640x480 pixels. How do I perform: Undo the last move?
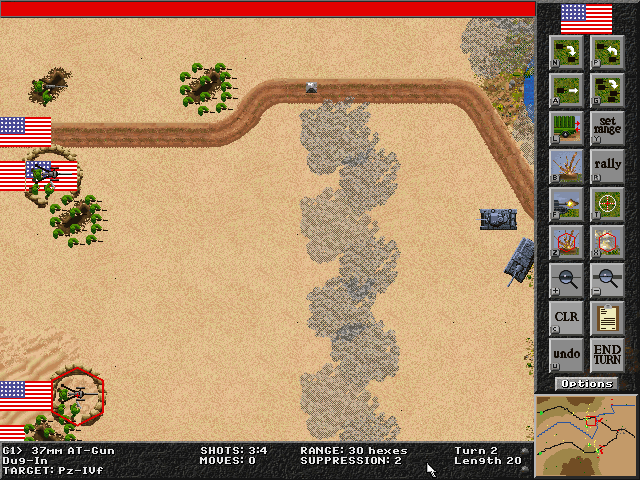[568, 355]
